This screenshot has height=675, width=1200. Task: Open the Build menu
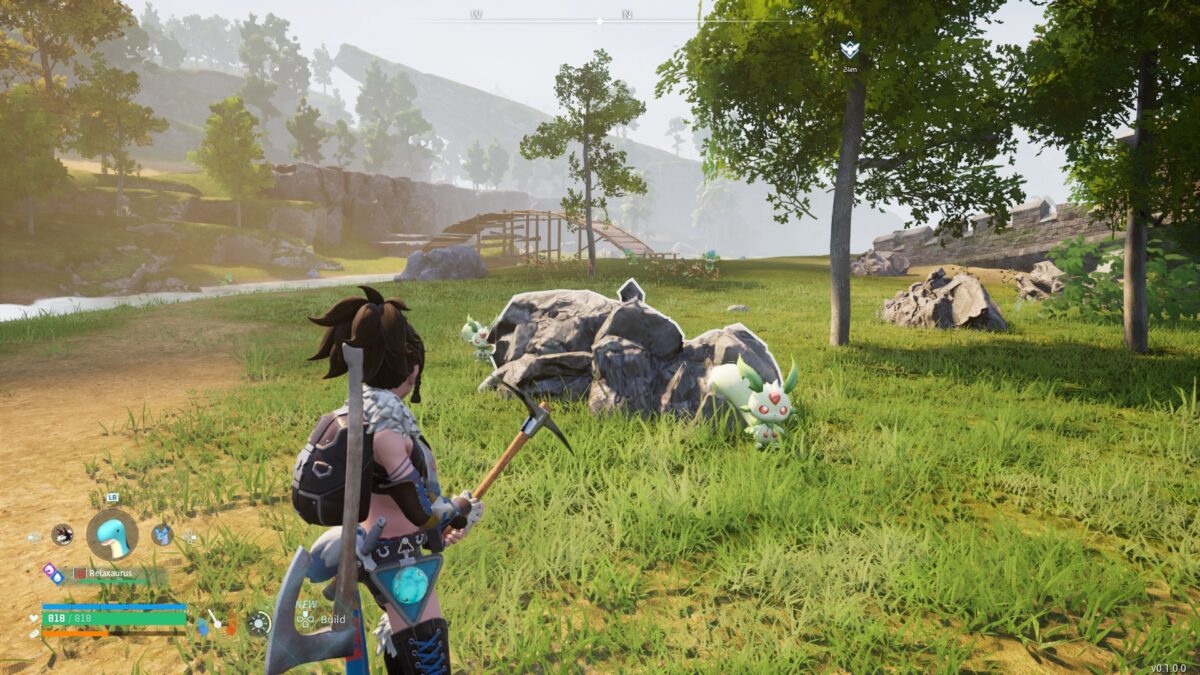coord(332,619)
